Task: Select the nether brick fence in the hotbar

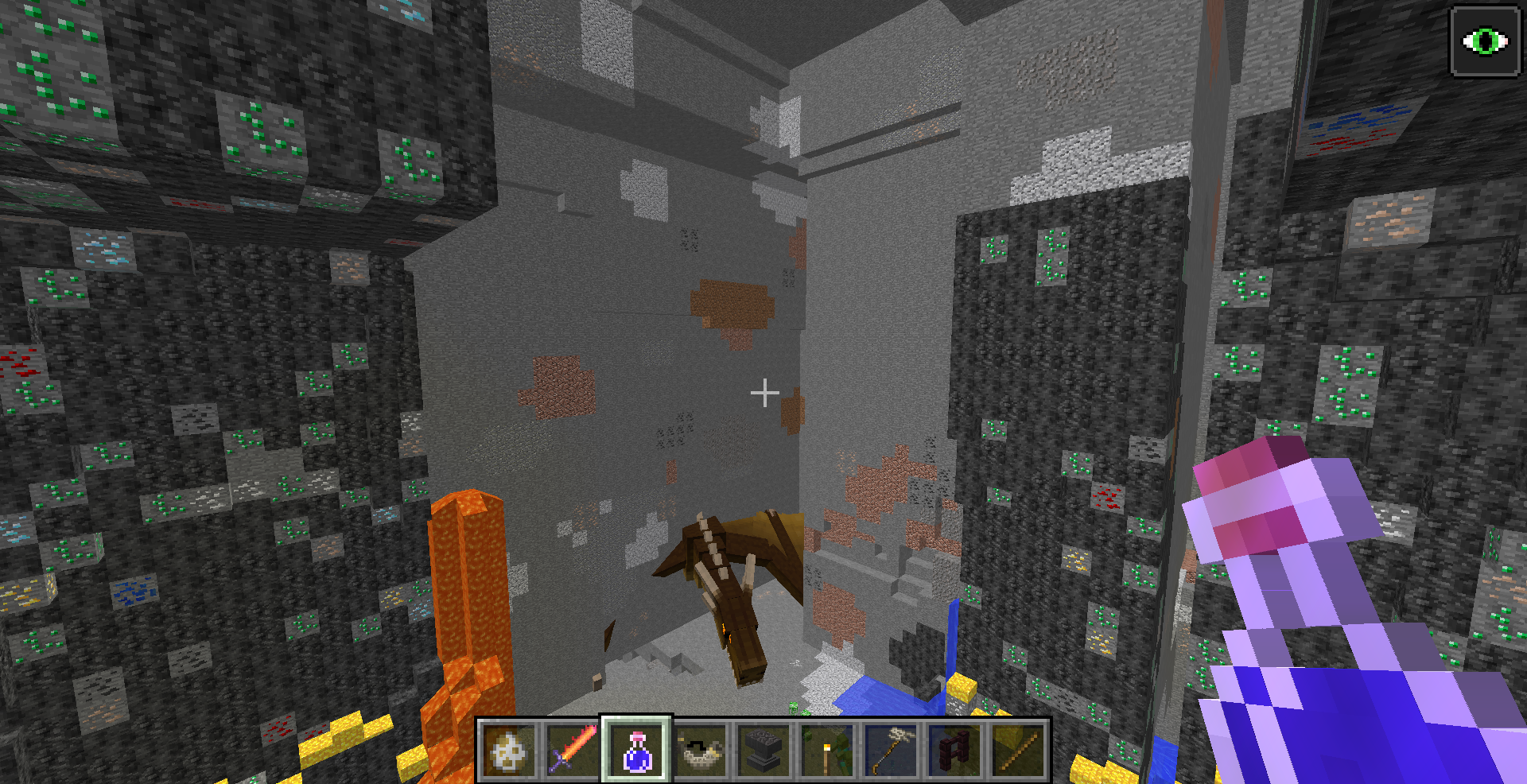Action: [x=955, y=749]
